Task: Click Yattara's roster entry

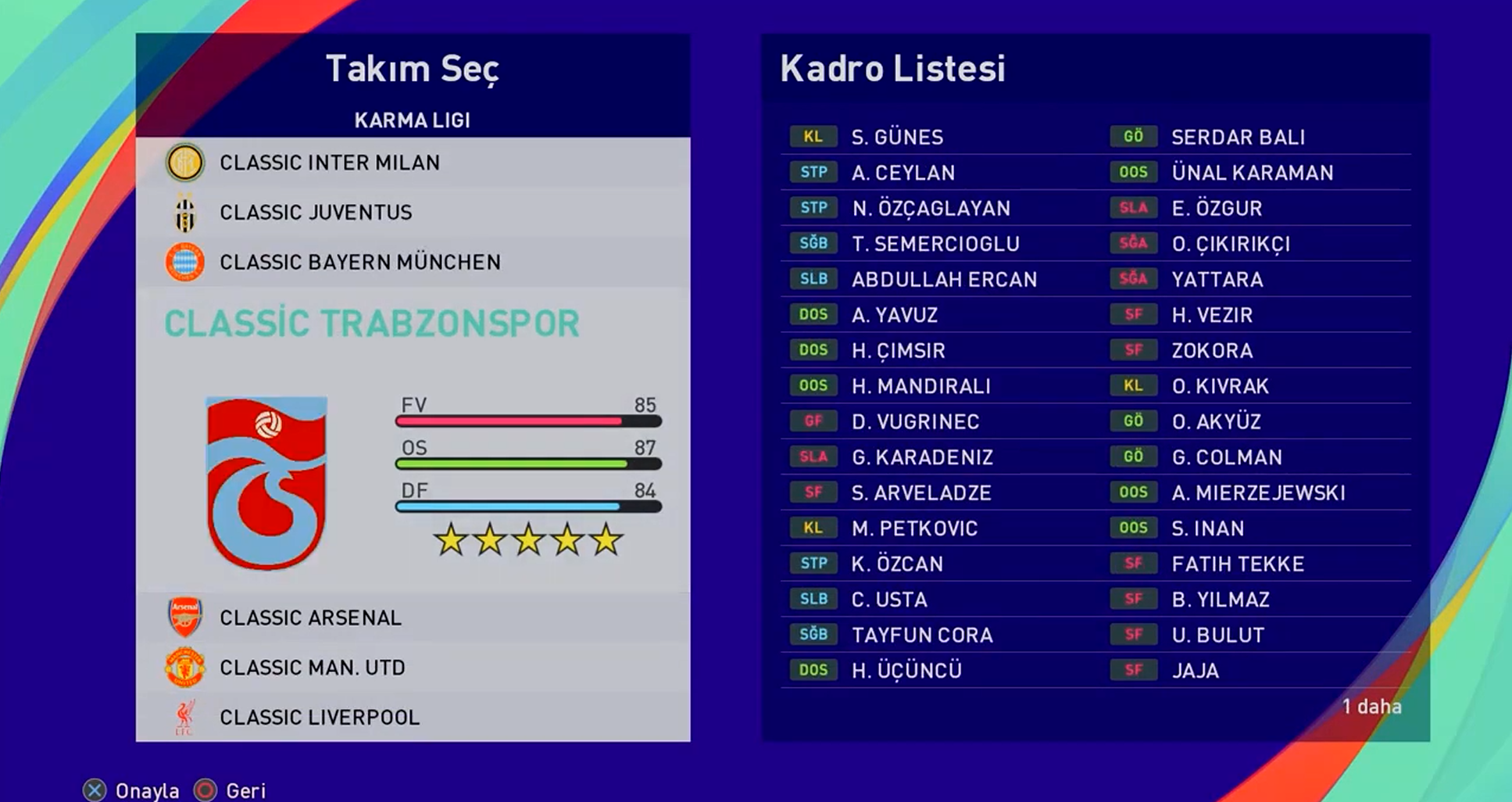Action: coord(1217,280)
